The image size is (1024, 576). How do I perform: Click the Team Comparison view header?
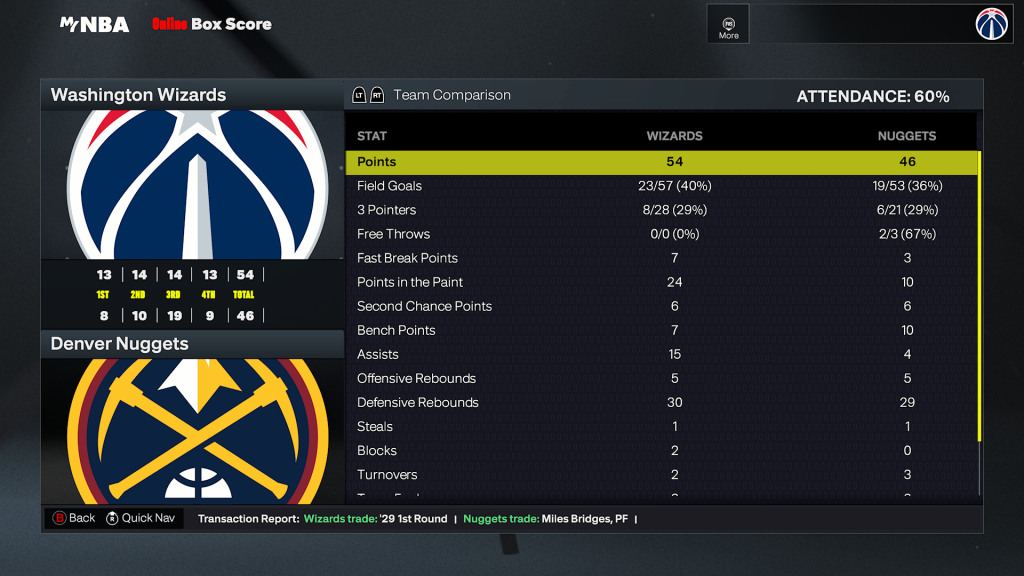click(x=451, y=95)
